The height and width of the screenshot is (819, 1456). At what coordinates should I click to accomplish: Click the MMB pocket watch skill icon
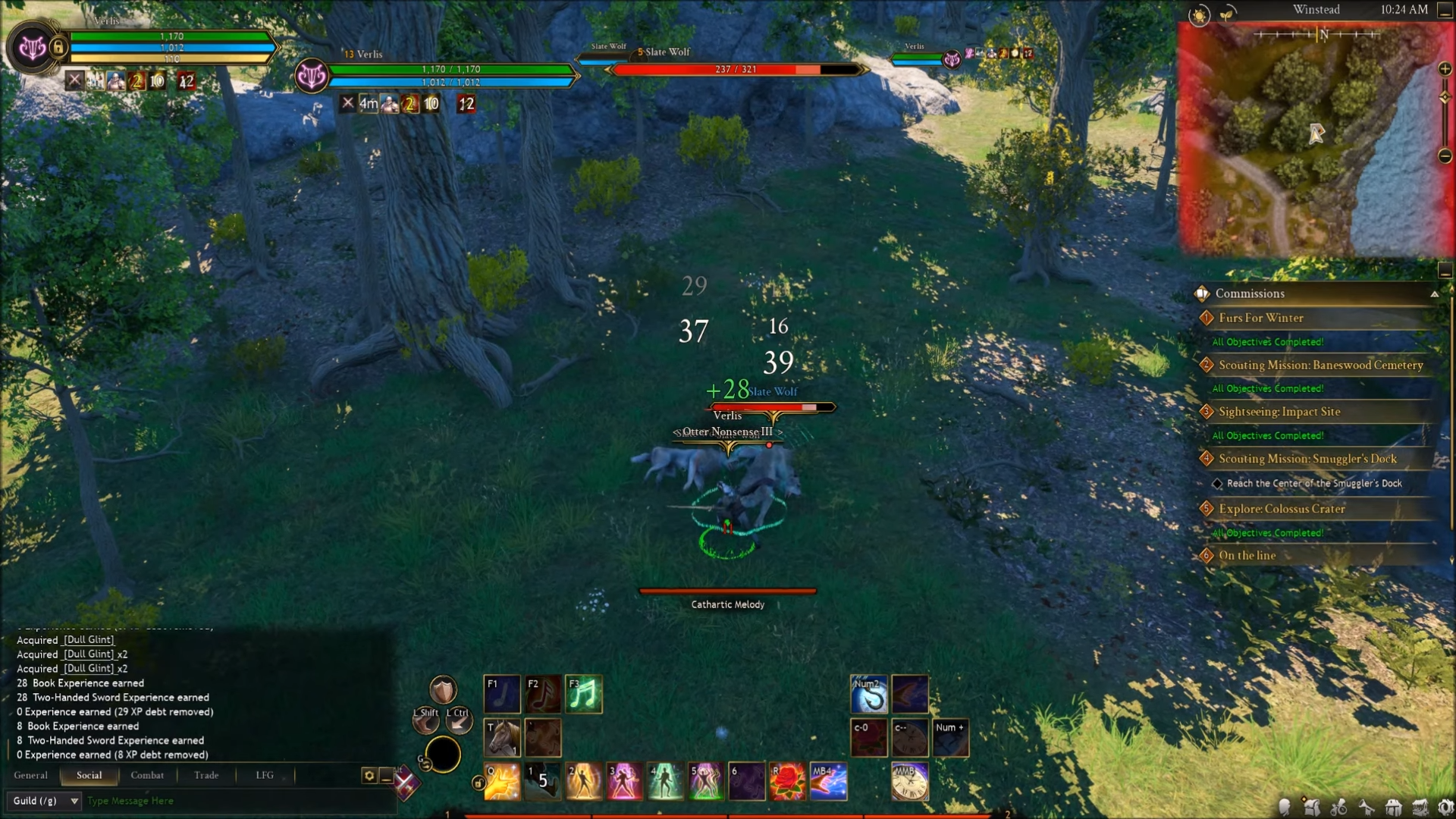pyautogui.click(x=909, y=780)
